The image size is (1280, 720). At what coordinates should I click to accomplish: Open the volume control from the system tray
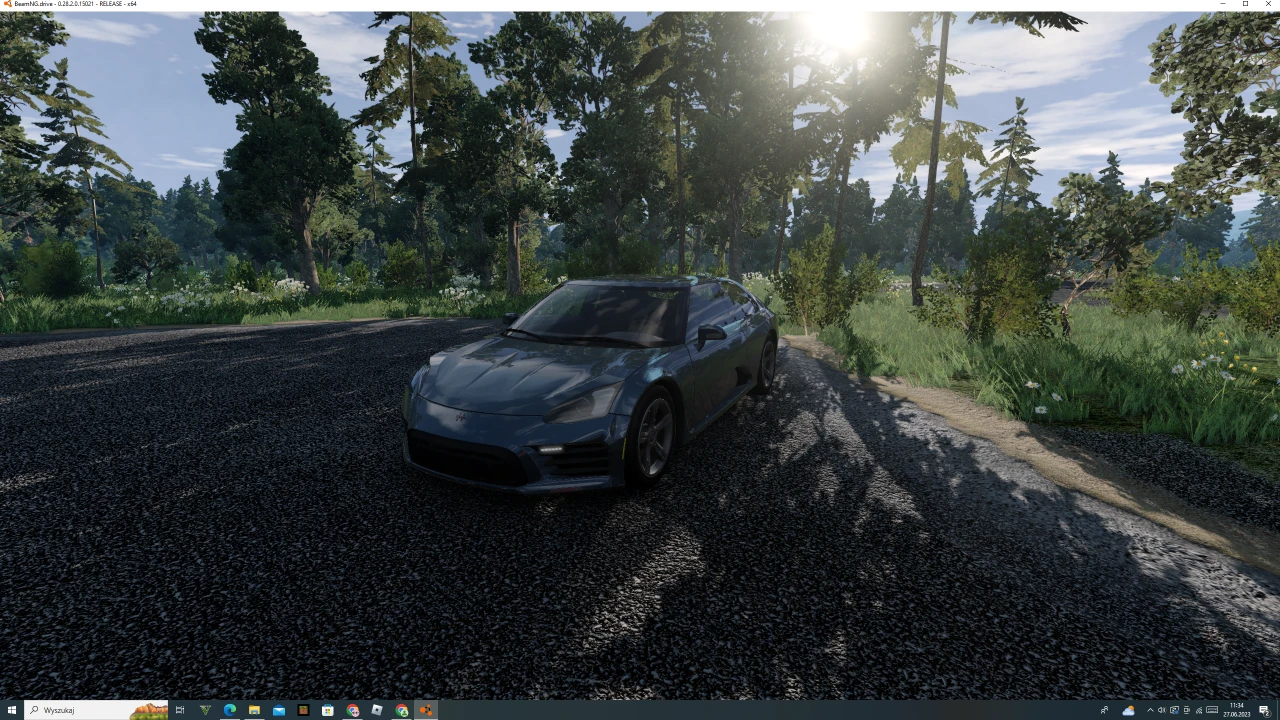[x=1162, y=710]
